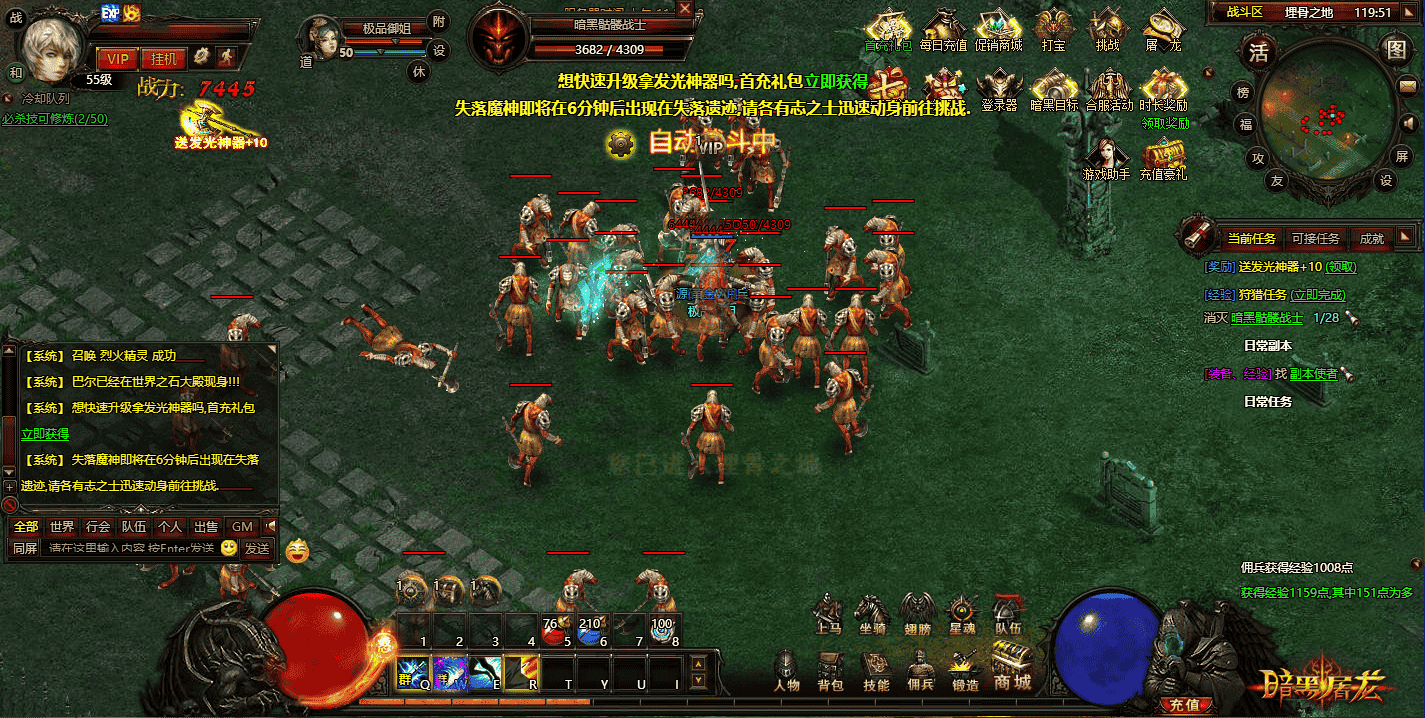Image resolution: width=1425 pixels, height=718 pixels.
Task: Open the 每日充值 daily recharge icon
Action: click(x=943, y=31)
